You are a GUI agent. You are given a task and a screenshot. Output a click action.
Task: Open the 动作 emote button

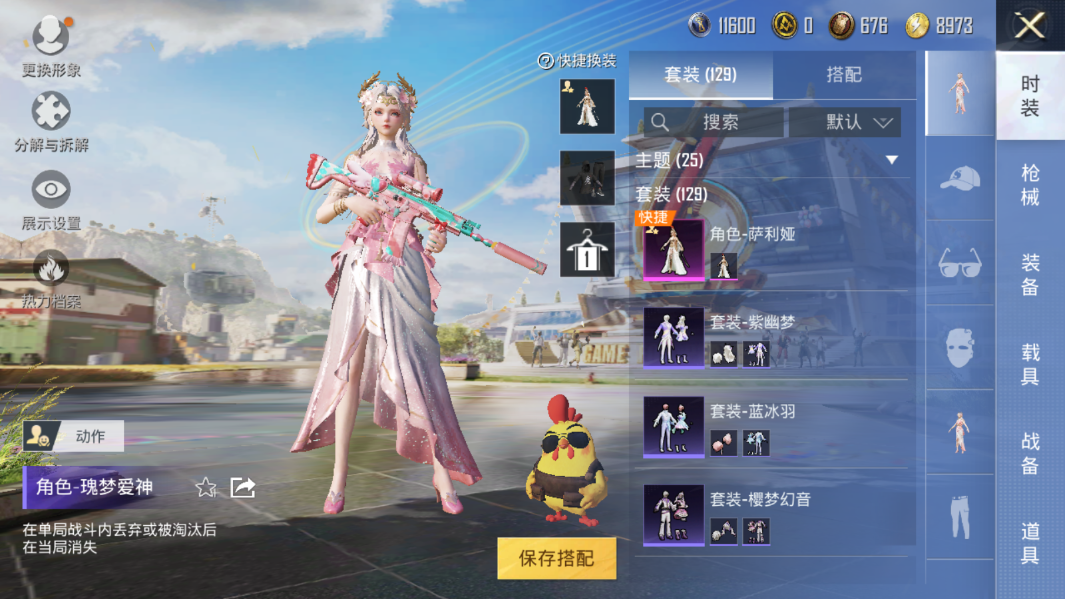(75, 436)
